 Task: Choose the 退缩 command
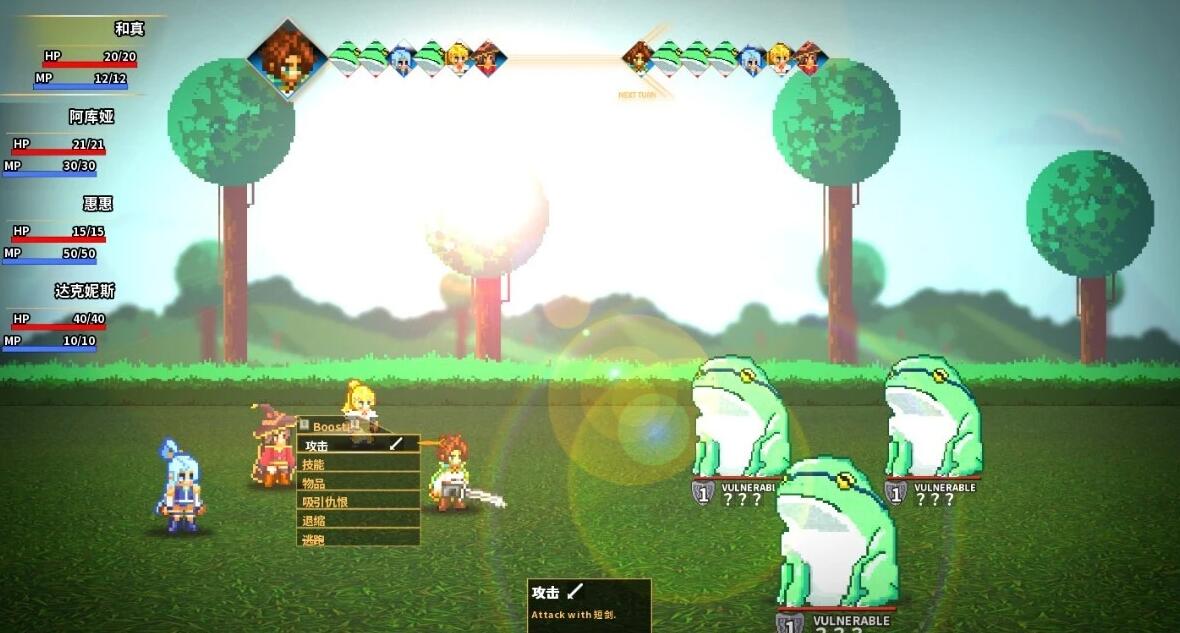357,520
